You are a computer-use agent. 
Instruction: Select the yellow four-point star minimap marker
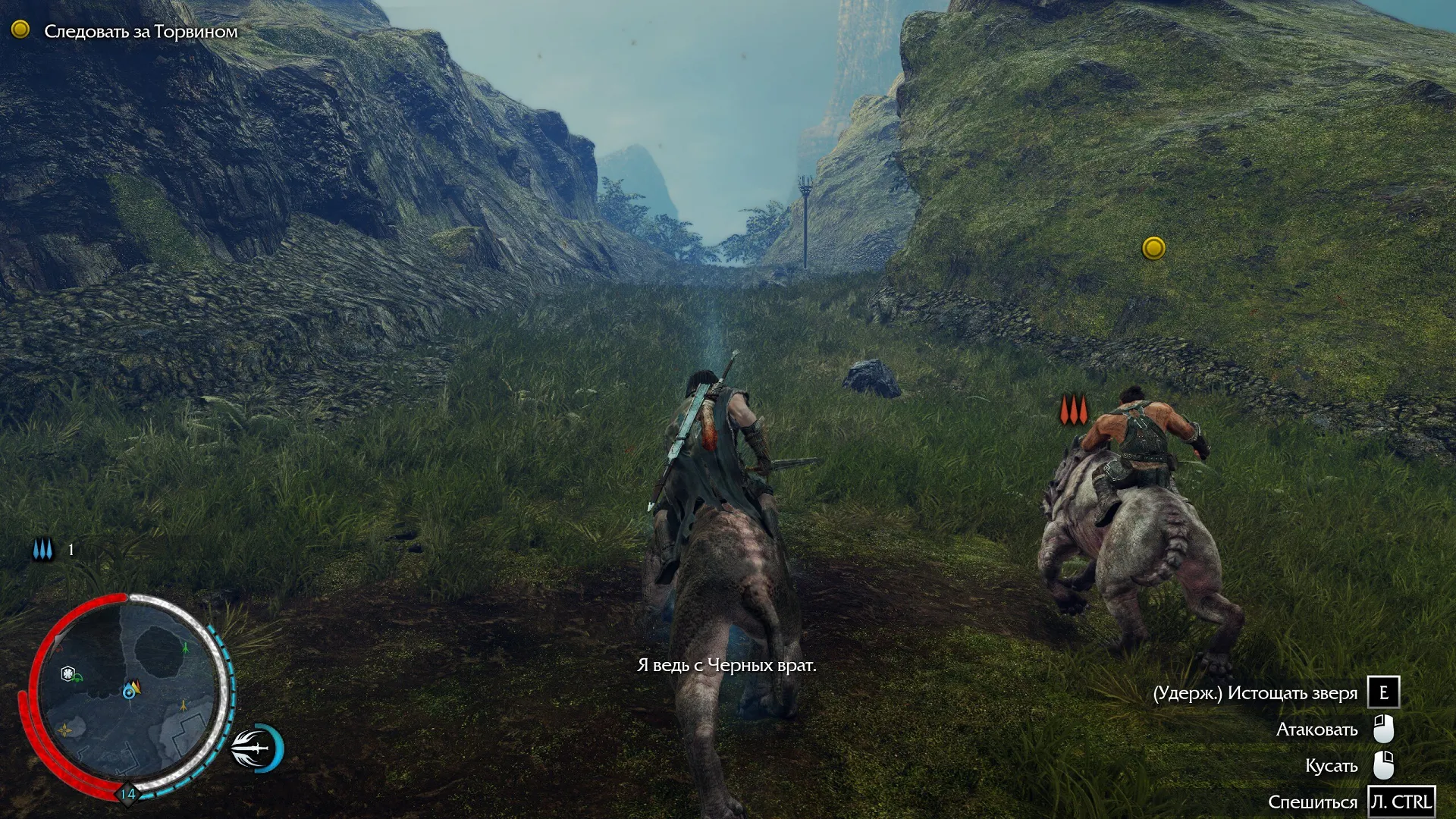coord(66,730)
